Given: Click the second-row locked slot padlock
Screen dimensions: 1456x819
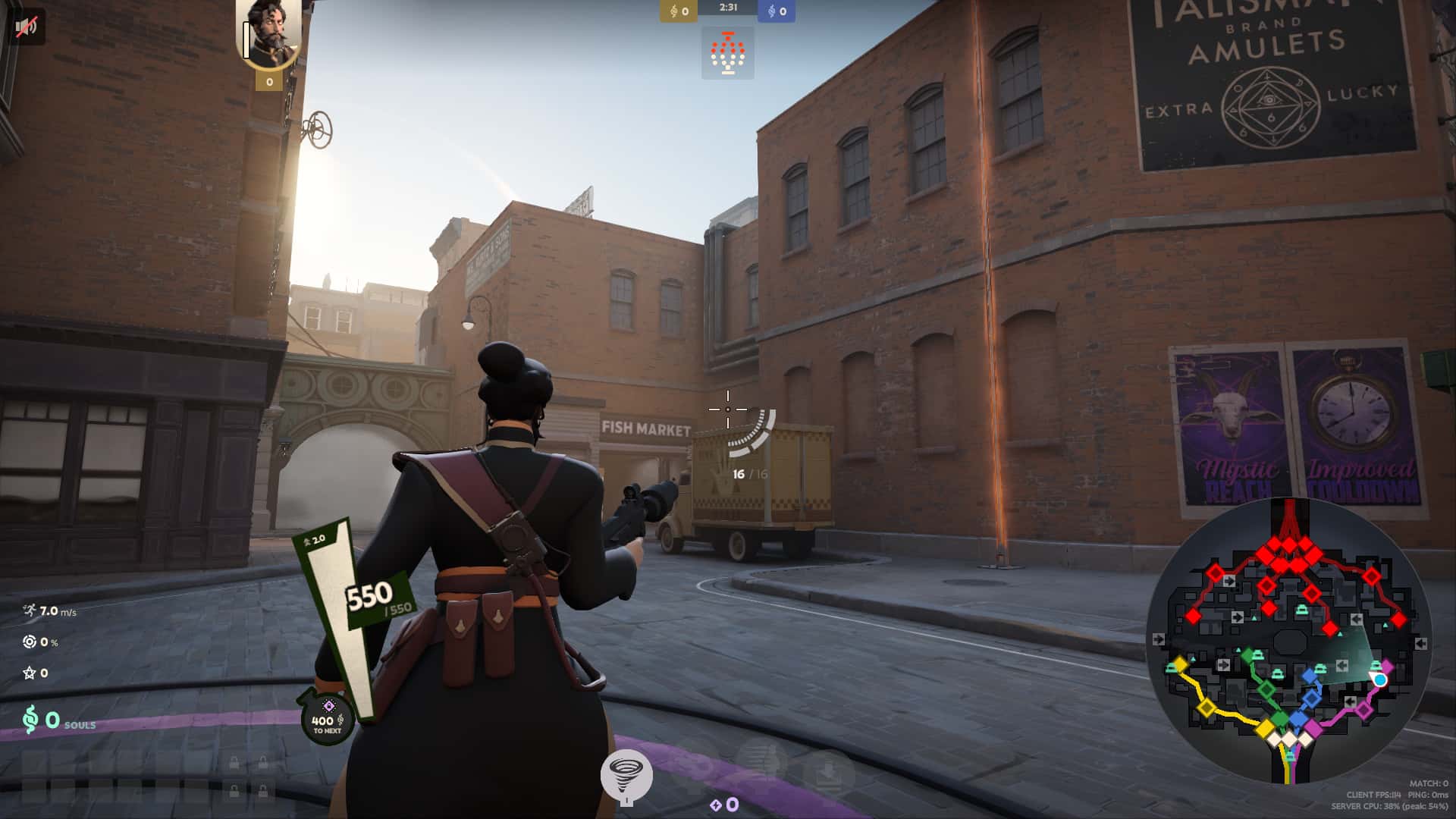Looking at the screenshot, I should coord(234,790).
